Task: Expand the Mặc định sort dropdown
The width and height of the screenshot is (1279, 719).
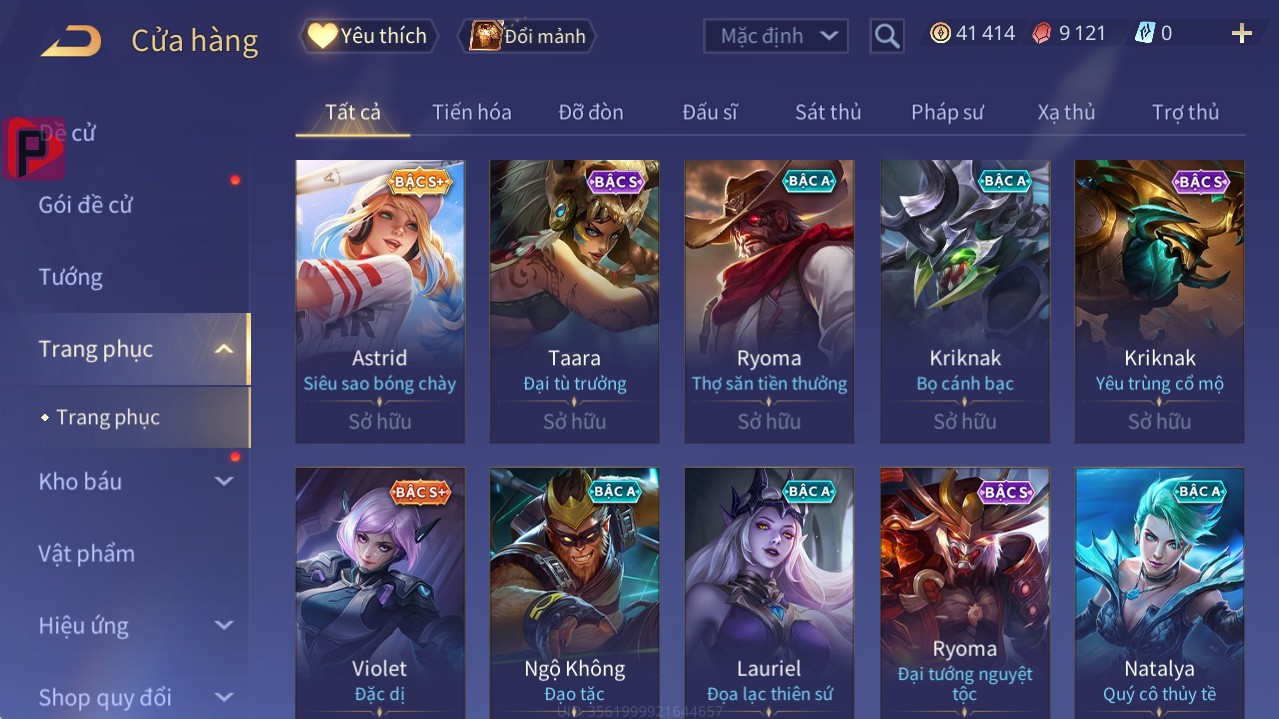Action: [x=776, y=36]
